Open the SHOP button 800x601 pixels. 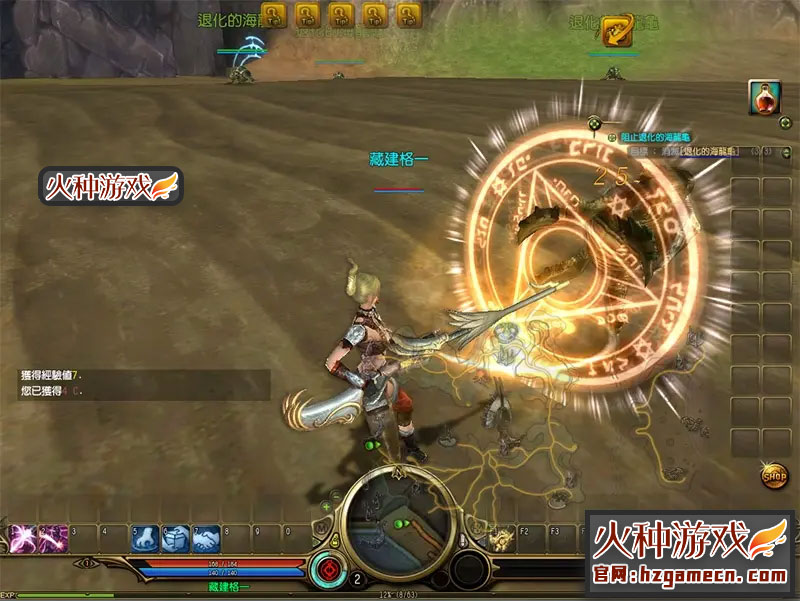[x=773, y=475]
